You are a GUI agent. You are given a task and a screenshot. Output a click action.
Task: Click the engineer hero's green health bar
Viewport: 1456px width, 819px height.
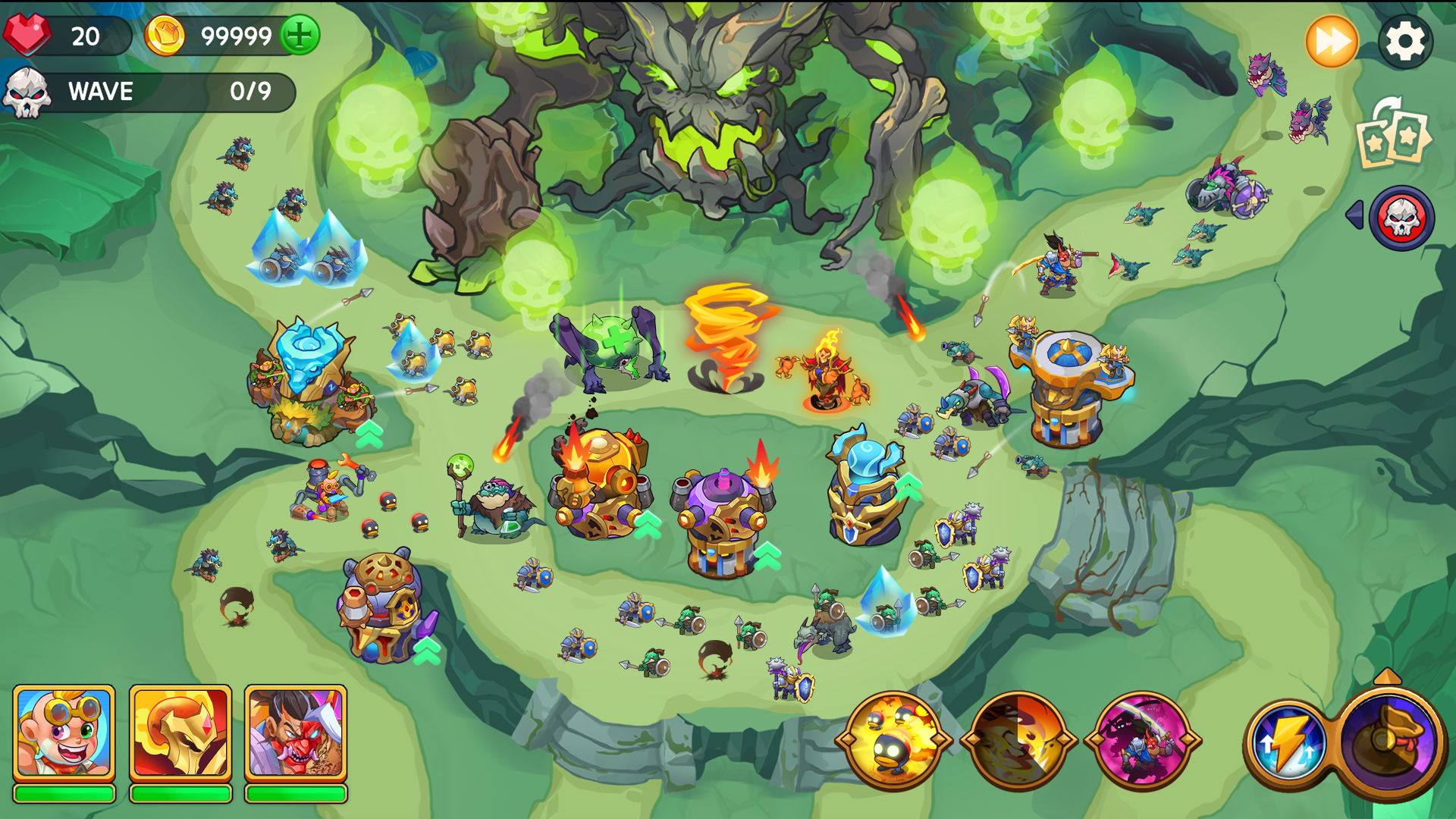pyautogui.click(x=63, y=794)
